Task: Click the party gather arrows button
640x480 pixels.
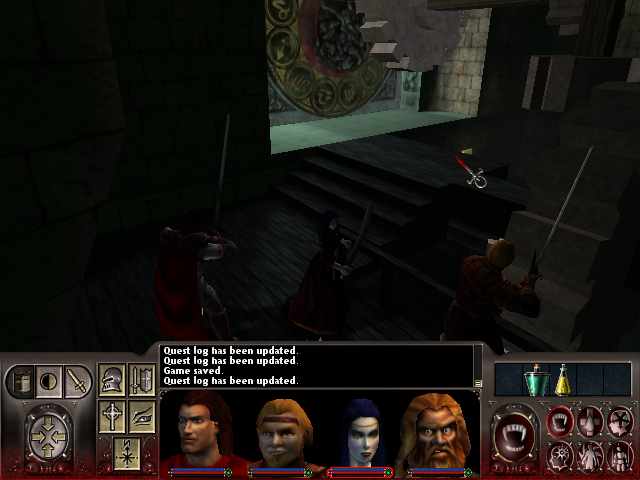Action: (47, 437)
